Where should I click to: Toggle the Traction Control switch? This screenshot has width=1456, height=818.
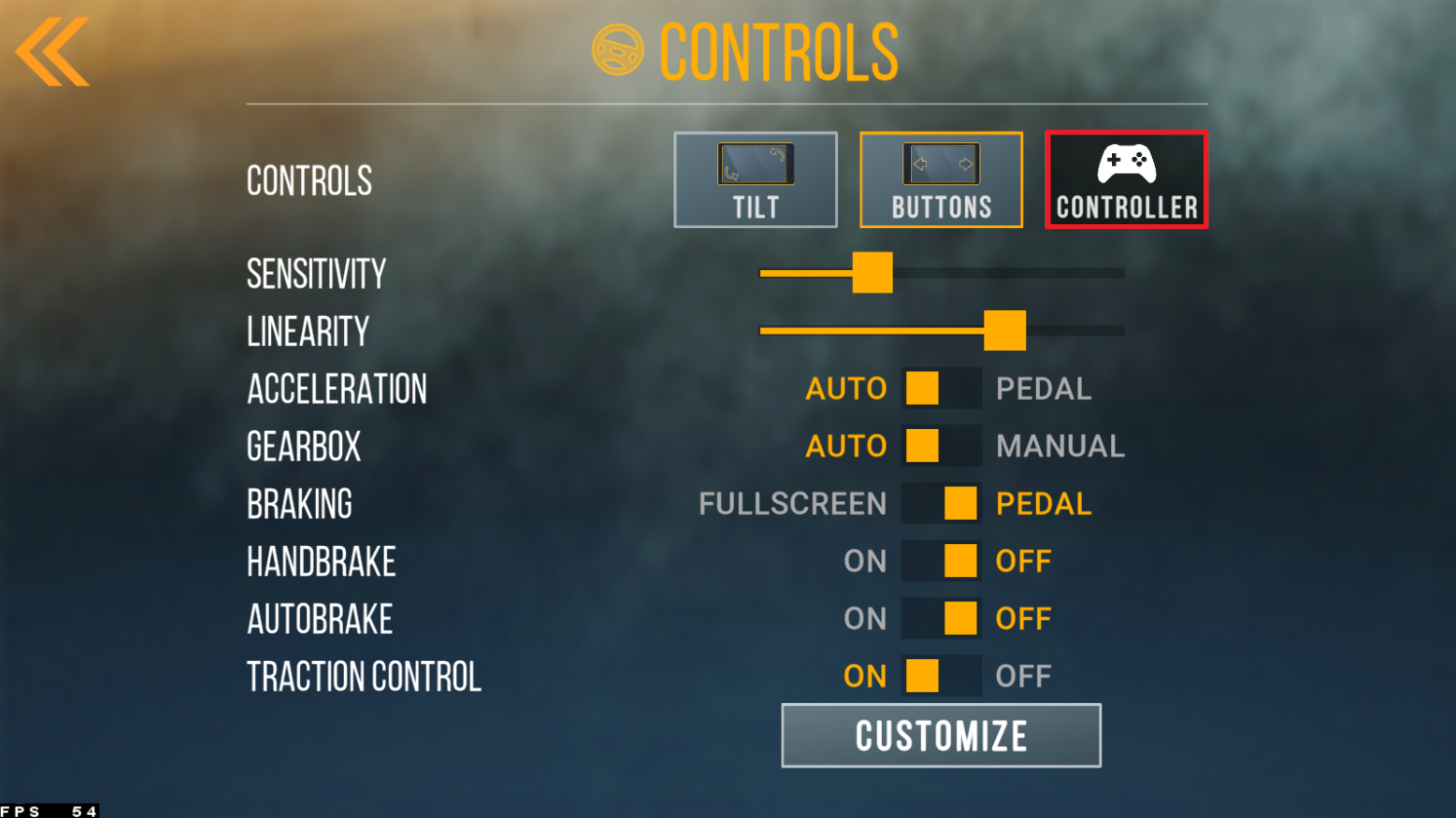(940, 676)
